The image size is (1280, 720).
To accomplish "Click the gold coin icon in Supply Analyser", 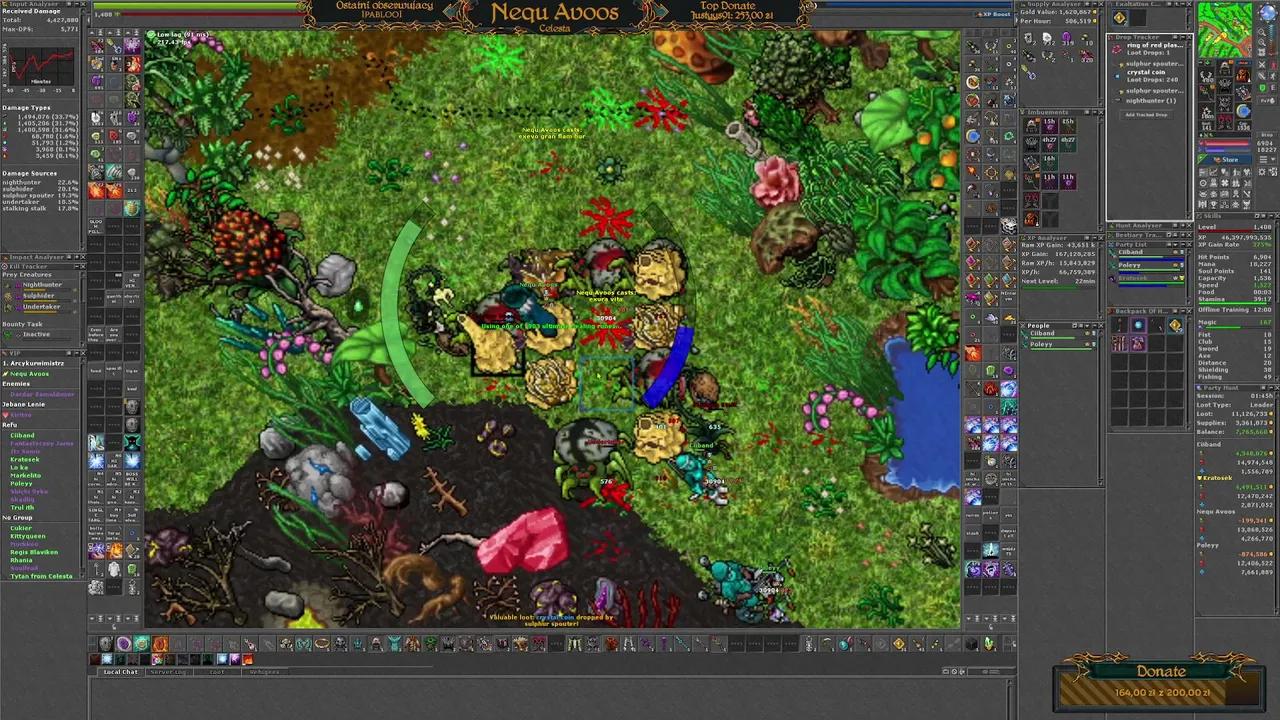I will click(1094, 11).
